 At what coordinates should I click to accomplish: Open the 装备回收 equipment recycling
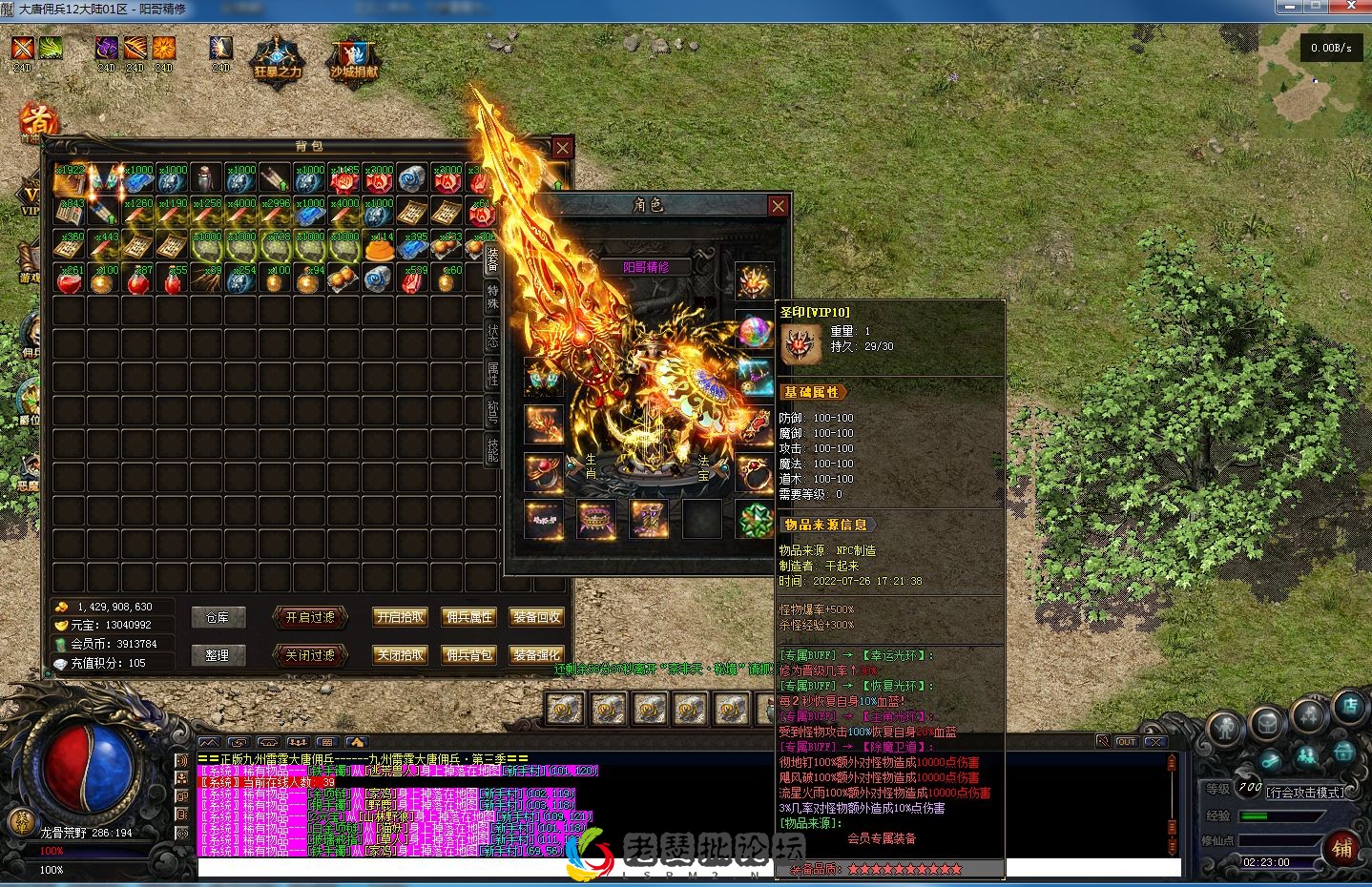click(x=536, y=618)
